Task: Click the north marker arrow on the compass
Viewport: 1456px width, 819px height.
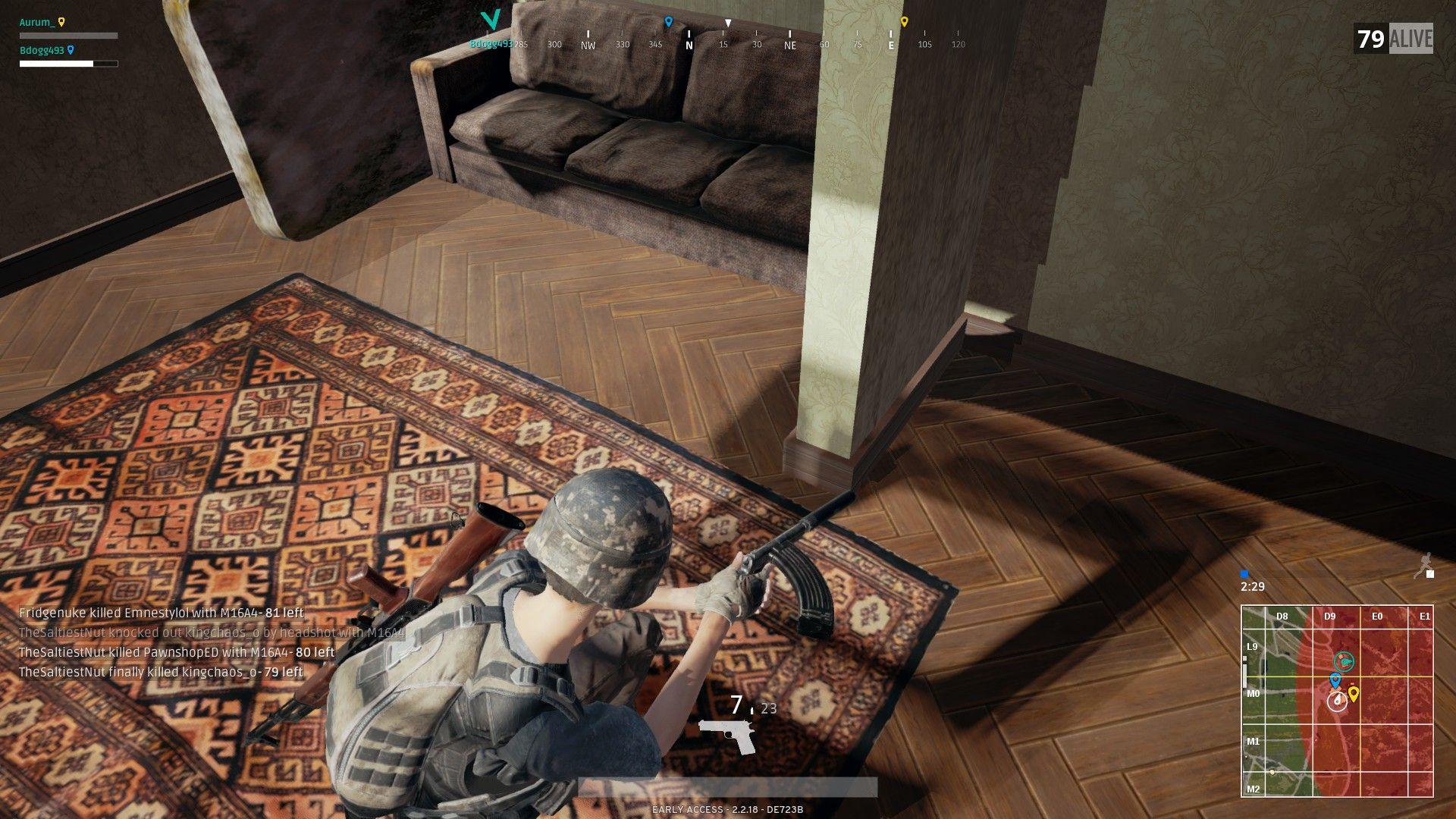Action: pos(689,44)
